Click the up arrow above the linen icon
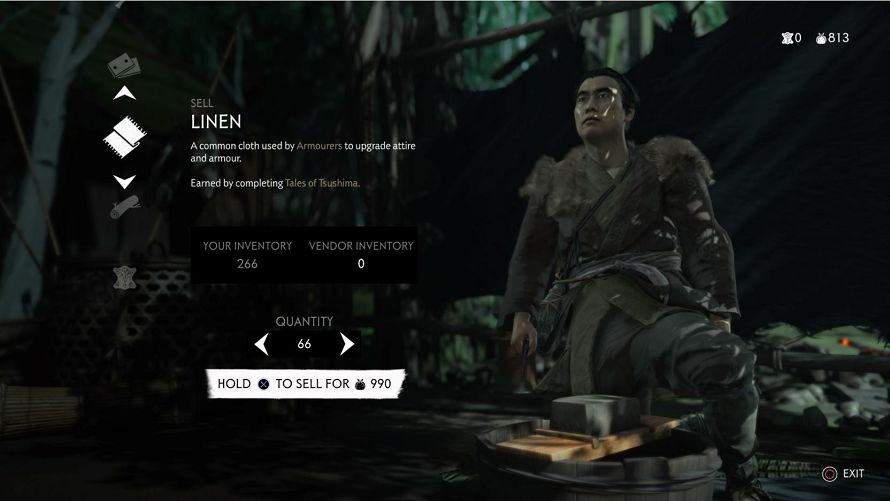This screenshot has height=501, width=890. pyautogui.click(x=125, y=94)
